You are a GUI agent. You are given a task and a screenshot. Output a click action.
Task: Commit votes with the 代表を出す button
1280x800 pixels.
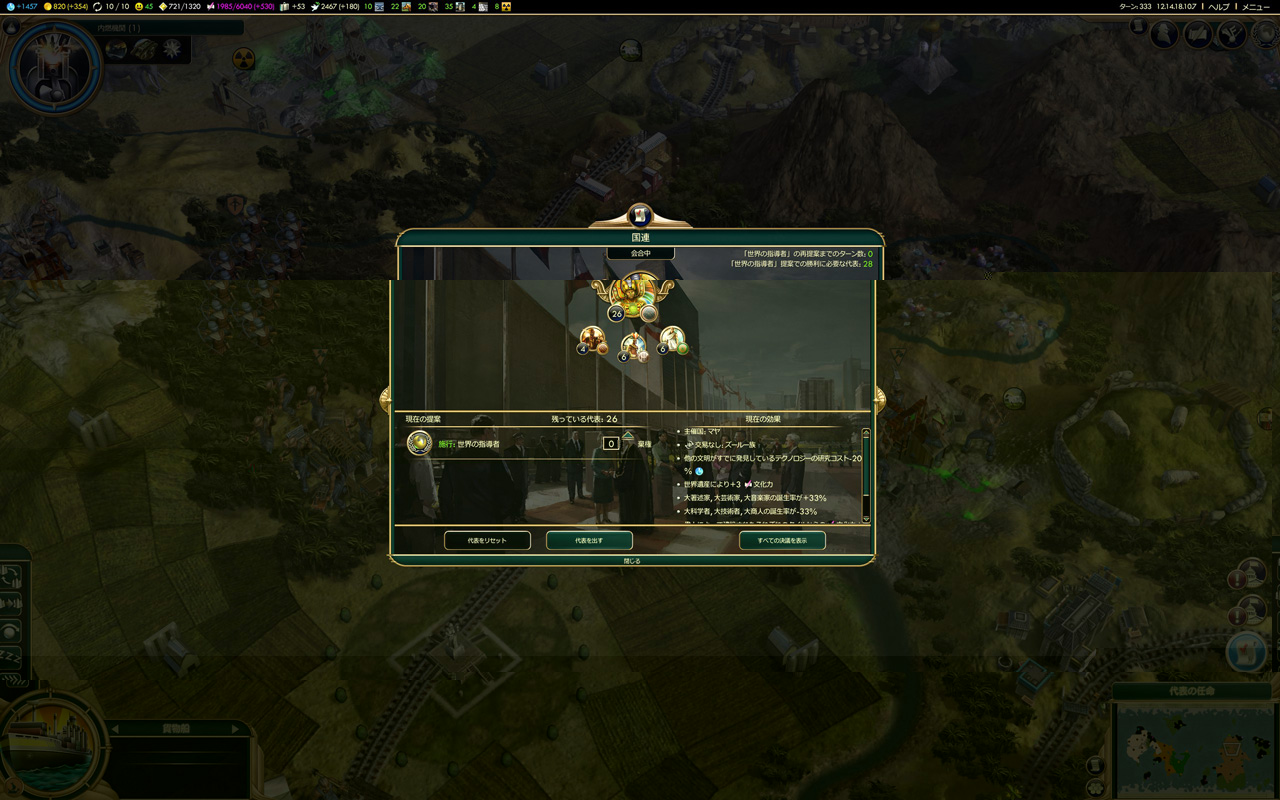(x=589, y=541)
